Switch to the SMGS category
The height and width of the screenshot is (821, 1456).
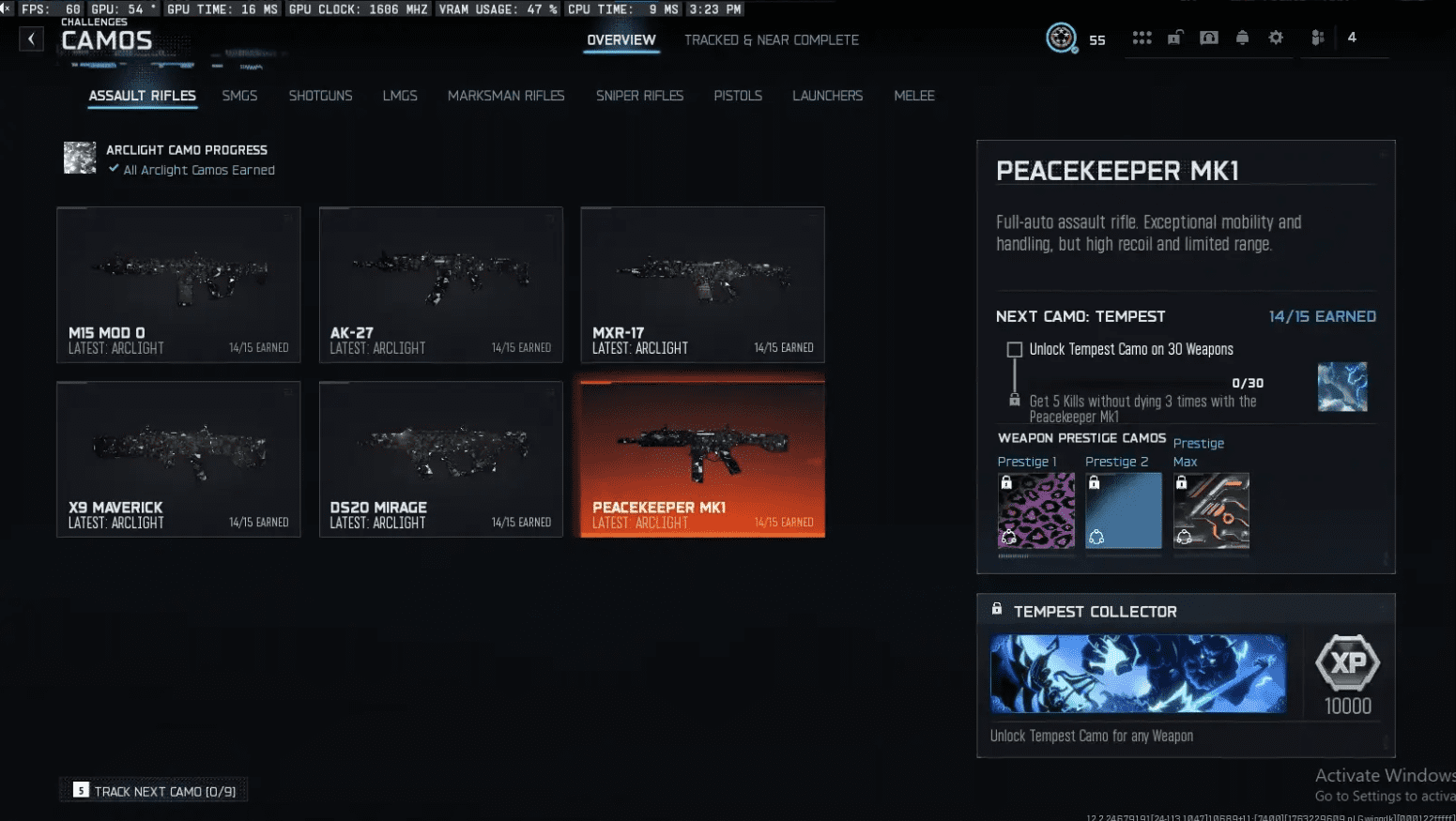point(239,96)
